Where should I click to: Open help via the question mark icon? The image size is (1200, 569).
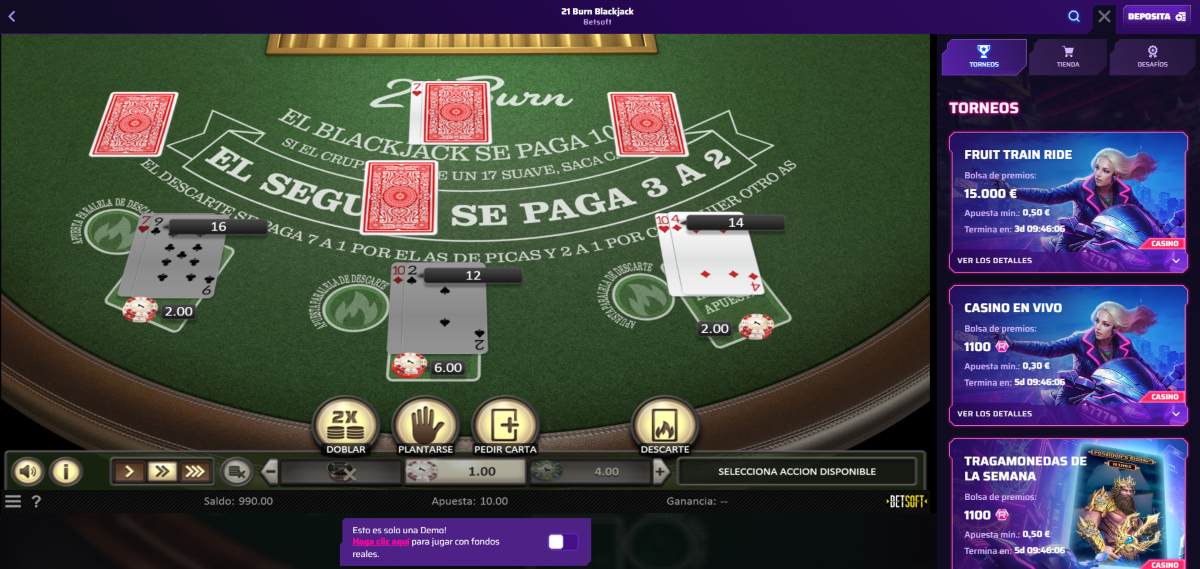pos(36,501)
